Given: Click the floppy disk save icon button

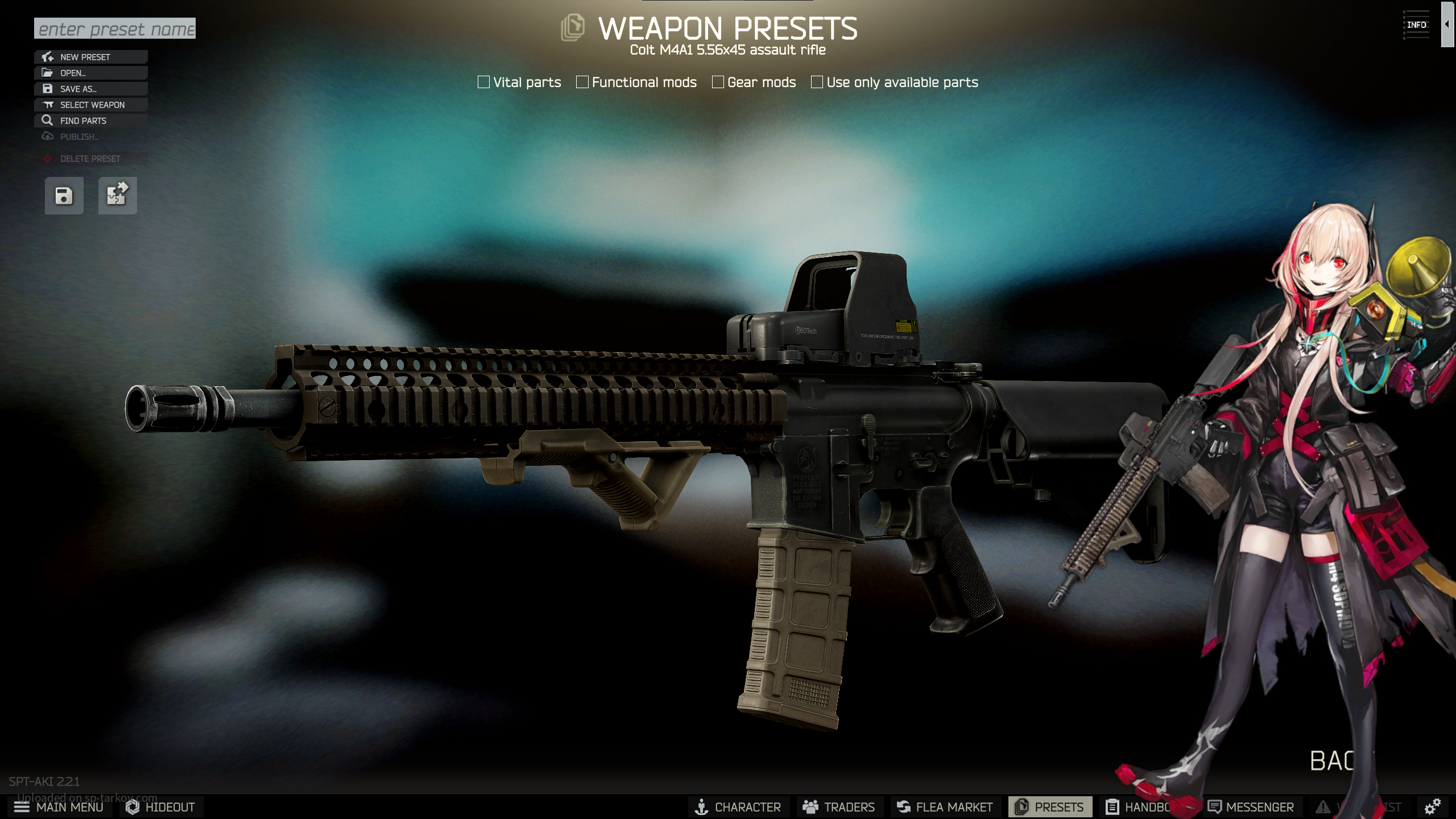Looking at the screenshot, I should click(64, 196).
